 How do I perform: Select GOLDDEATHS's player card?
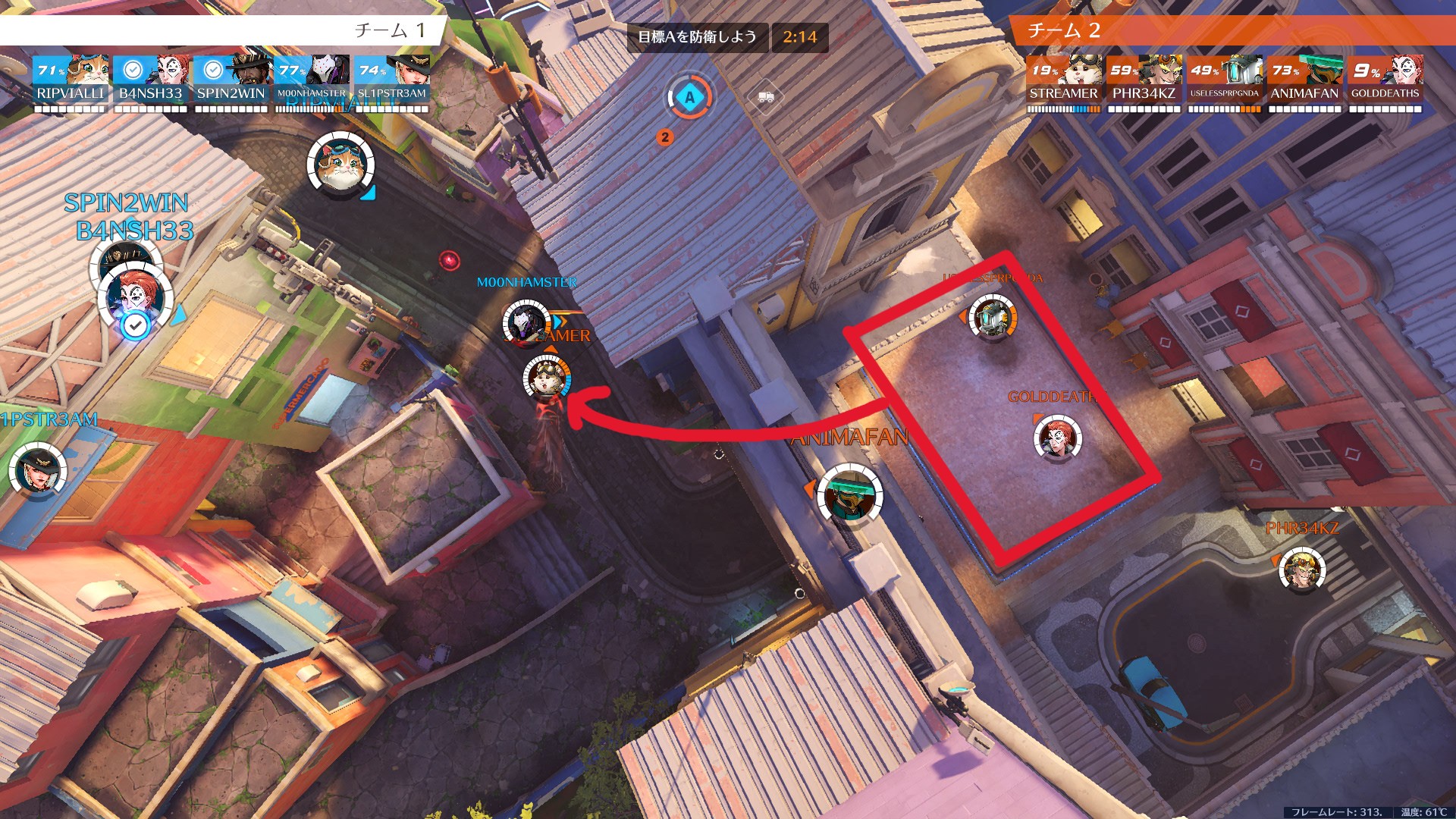(x=1385, y=80)
